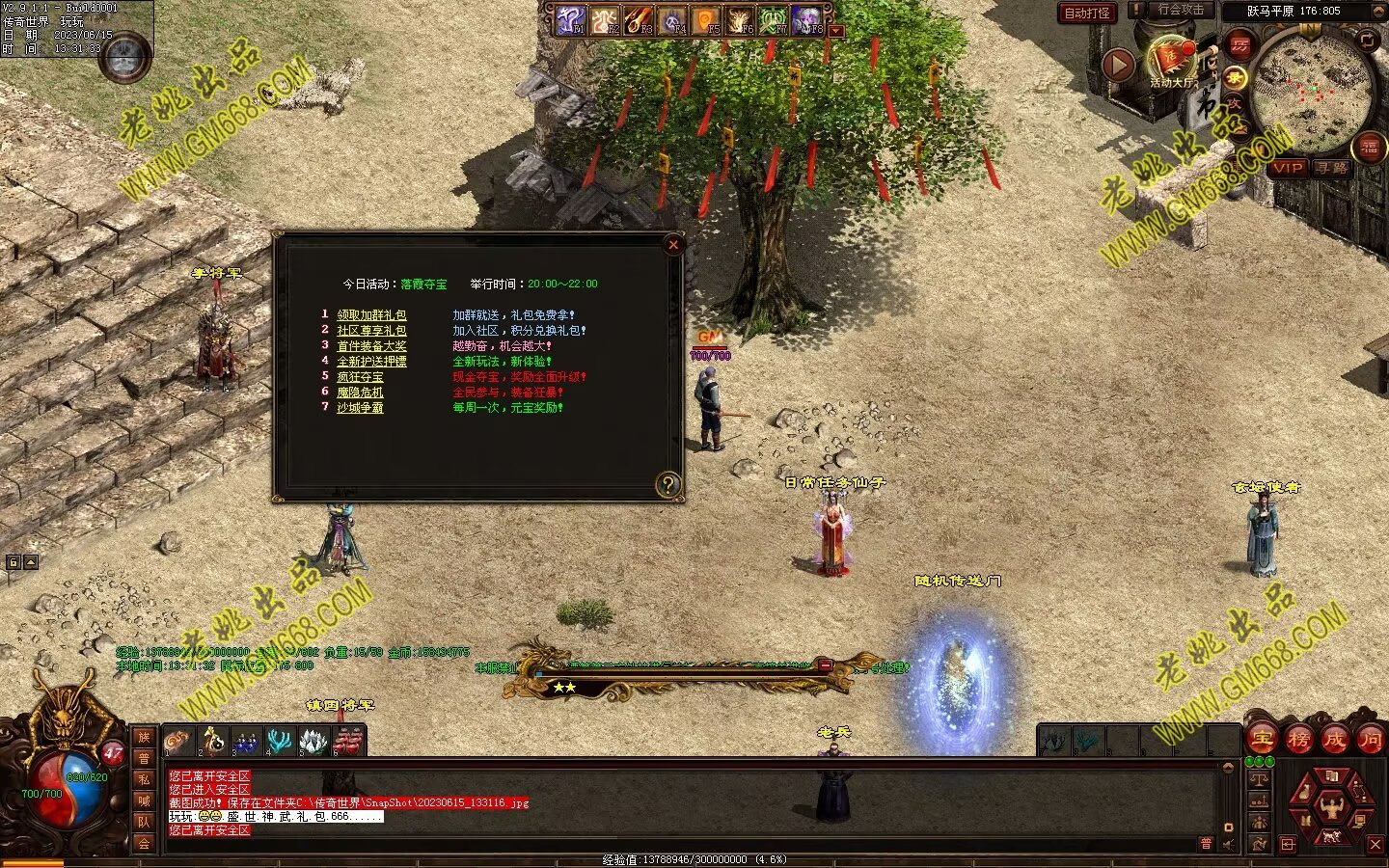
Task: Open the 领取加群礼包 activity link
Action: coord(371,315)
